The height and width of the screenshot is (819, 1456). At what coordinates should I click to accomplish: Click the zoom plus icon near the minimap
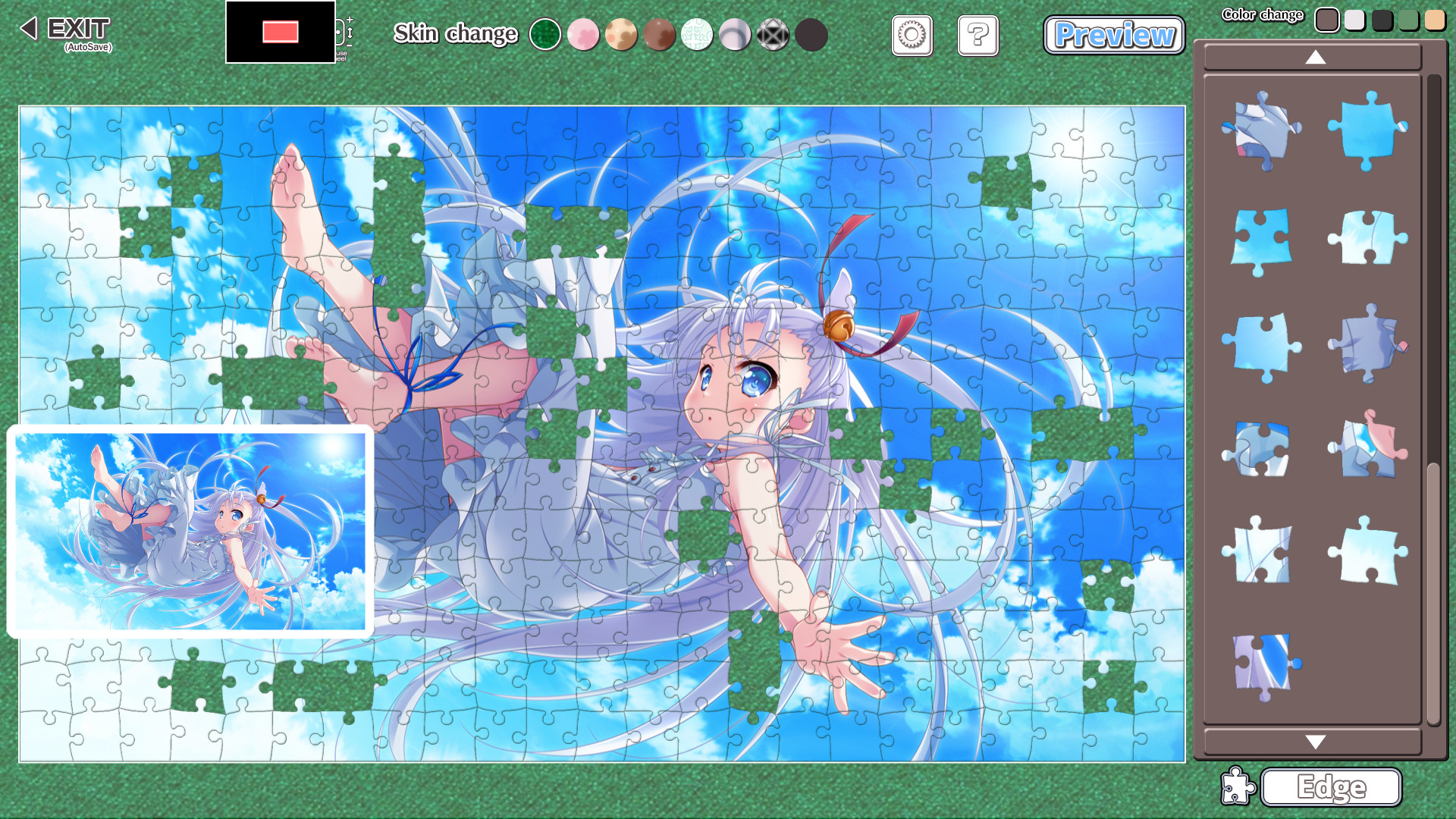pos(350,20)
